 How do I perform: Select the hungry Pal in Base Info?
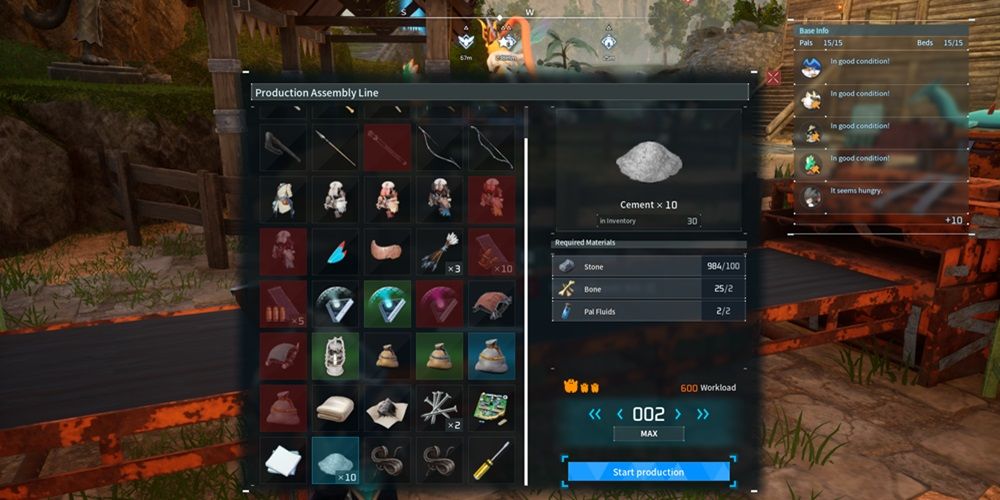pyautogui.click(x=812, y=196)
